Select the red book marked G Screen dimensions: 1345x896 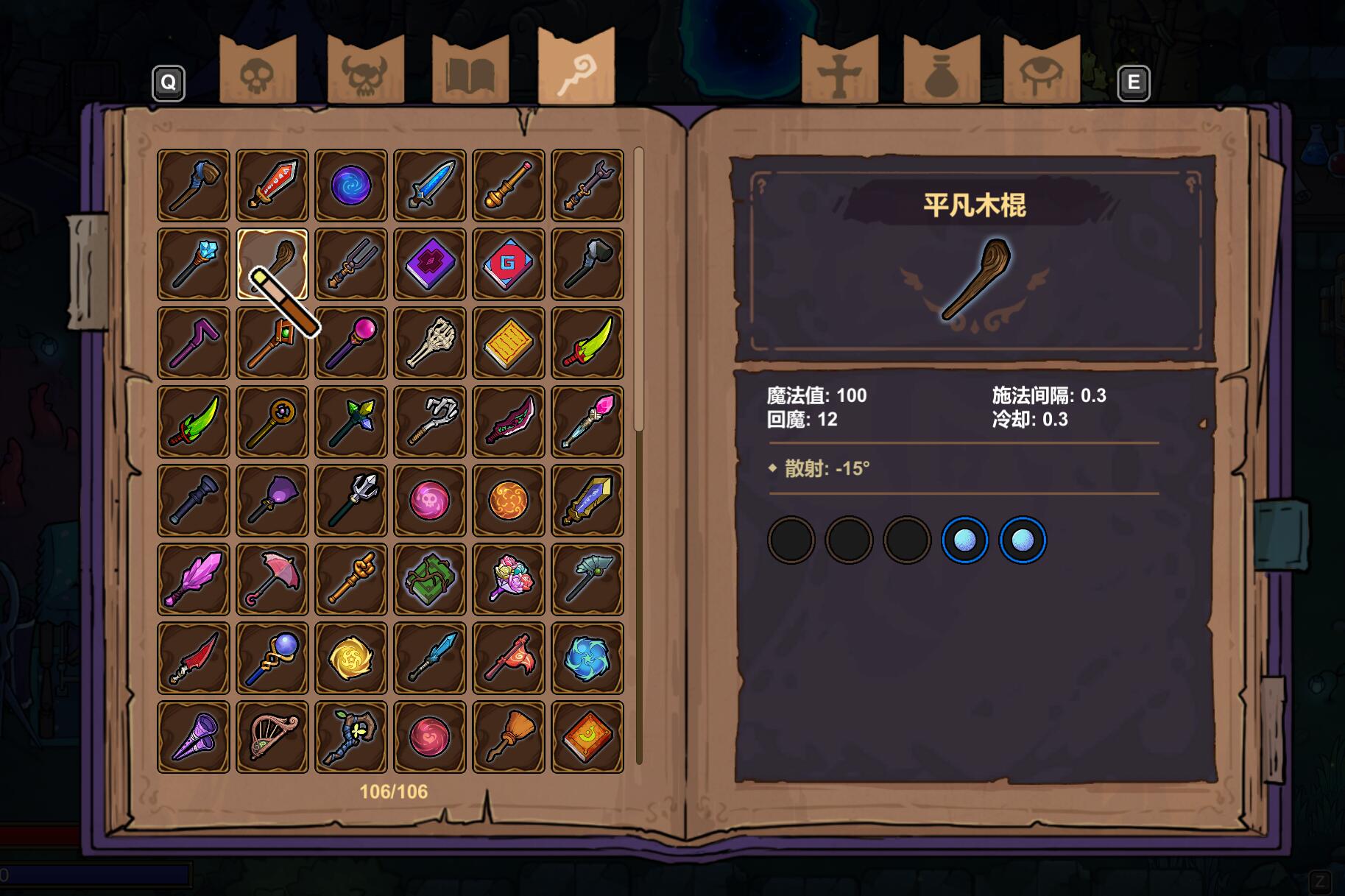pyautogui.click(x=509, y=264)
